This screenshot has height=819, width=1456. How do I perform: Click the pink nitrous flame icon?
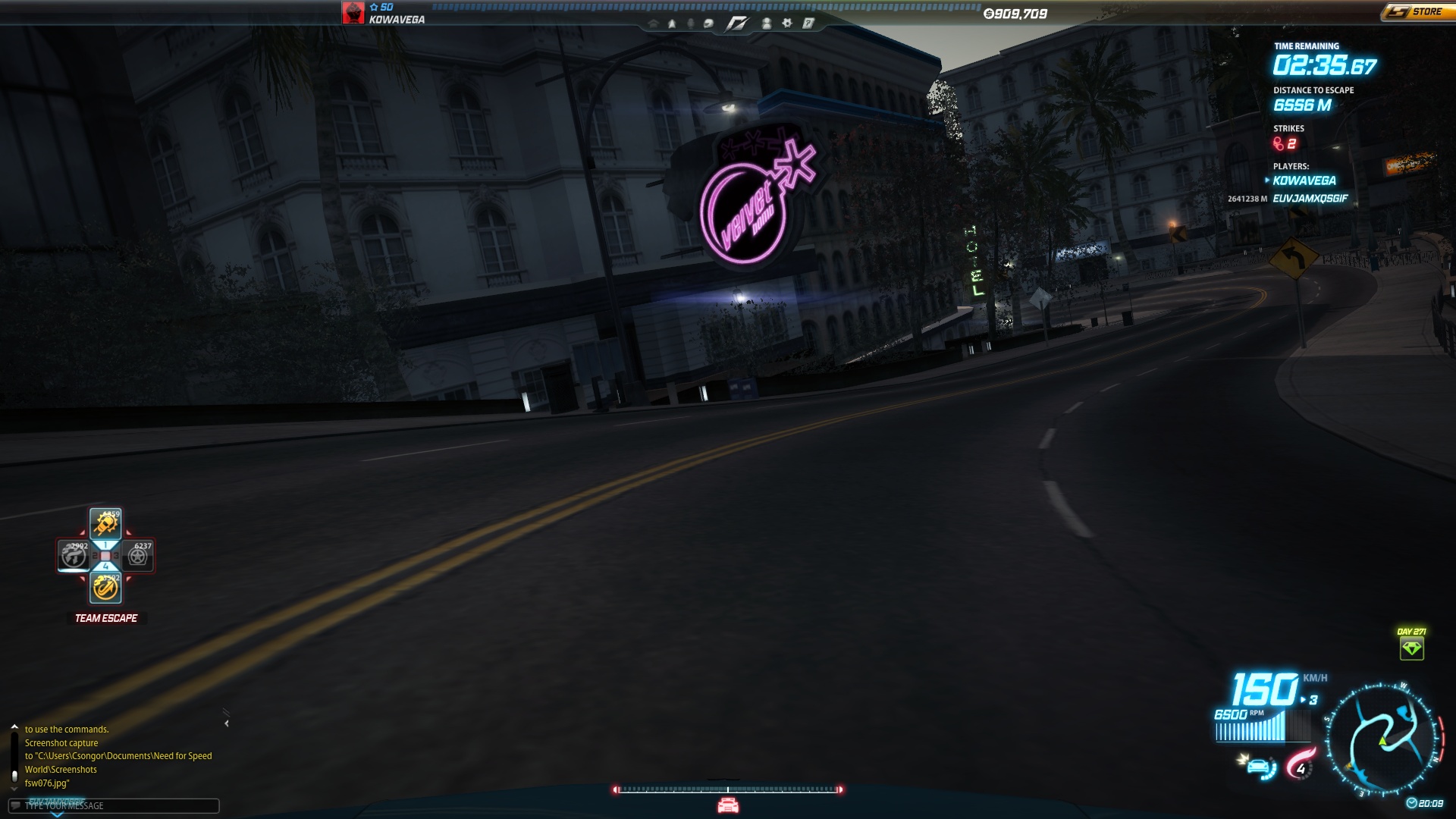tap(1300, 764)
